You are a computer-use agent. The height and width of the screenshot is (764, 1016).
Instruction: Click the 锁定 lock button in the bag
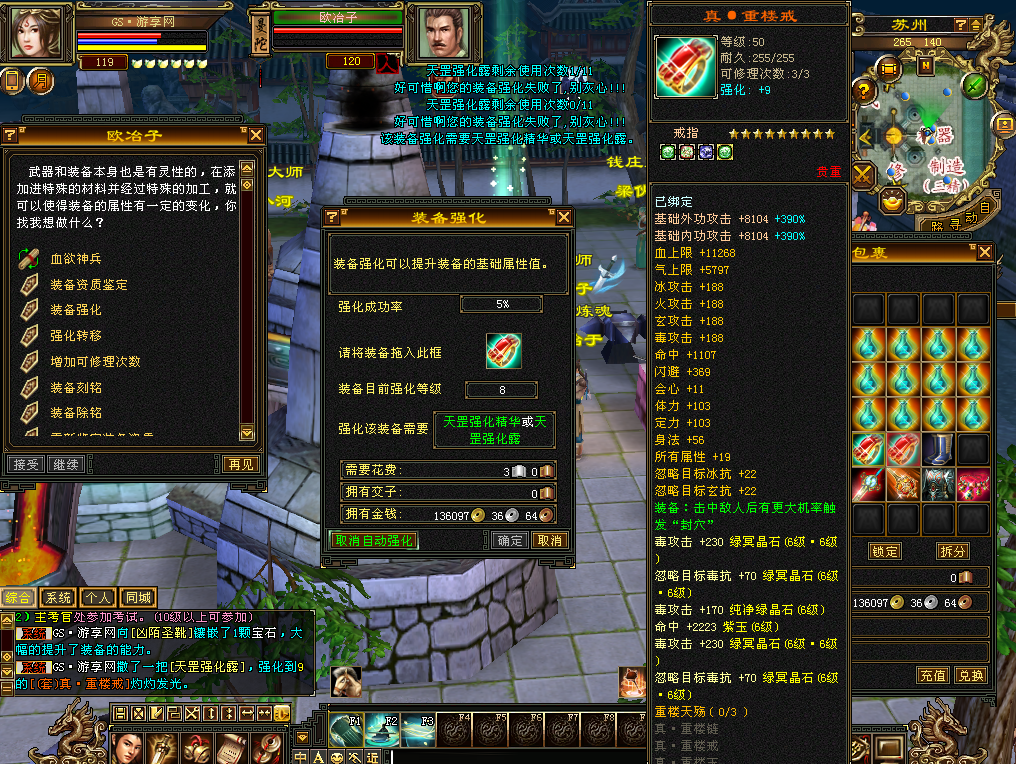[885, 551]
